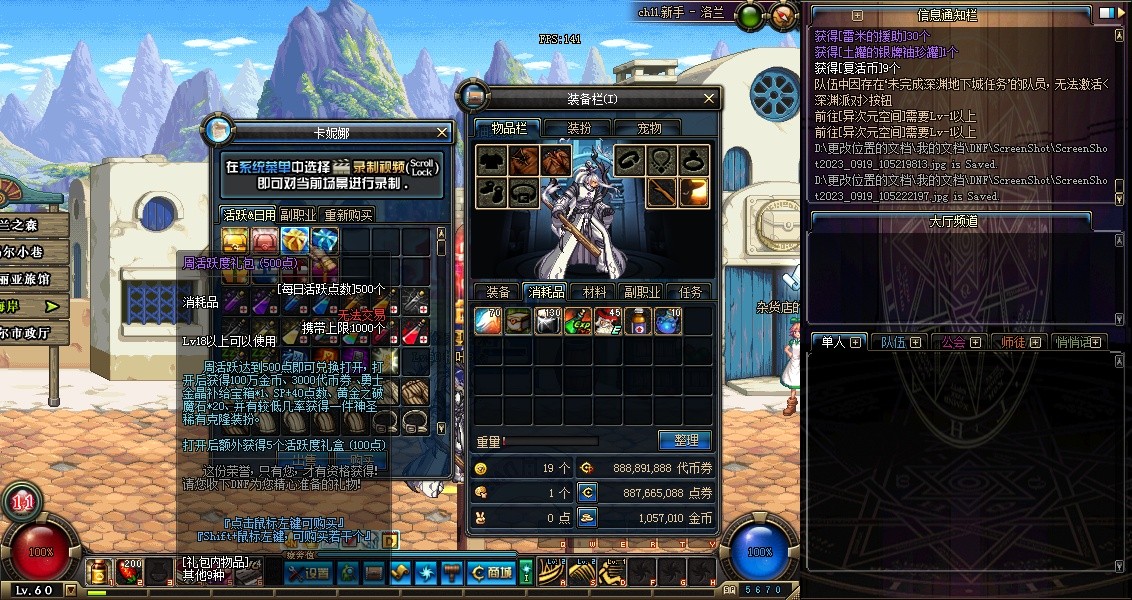The width and height of the screenshot is (1132, 600).
Task: Switch to the 装扮 tab
Action: (x=579, y=128)
